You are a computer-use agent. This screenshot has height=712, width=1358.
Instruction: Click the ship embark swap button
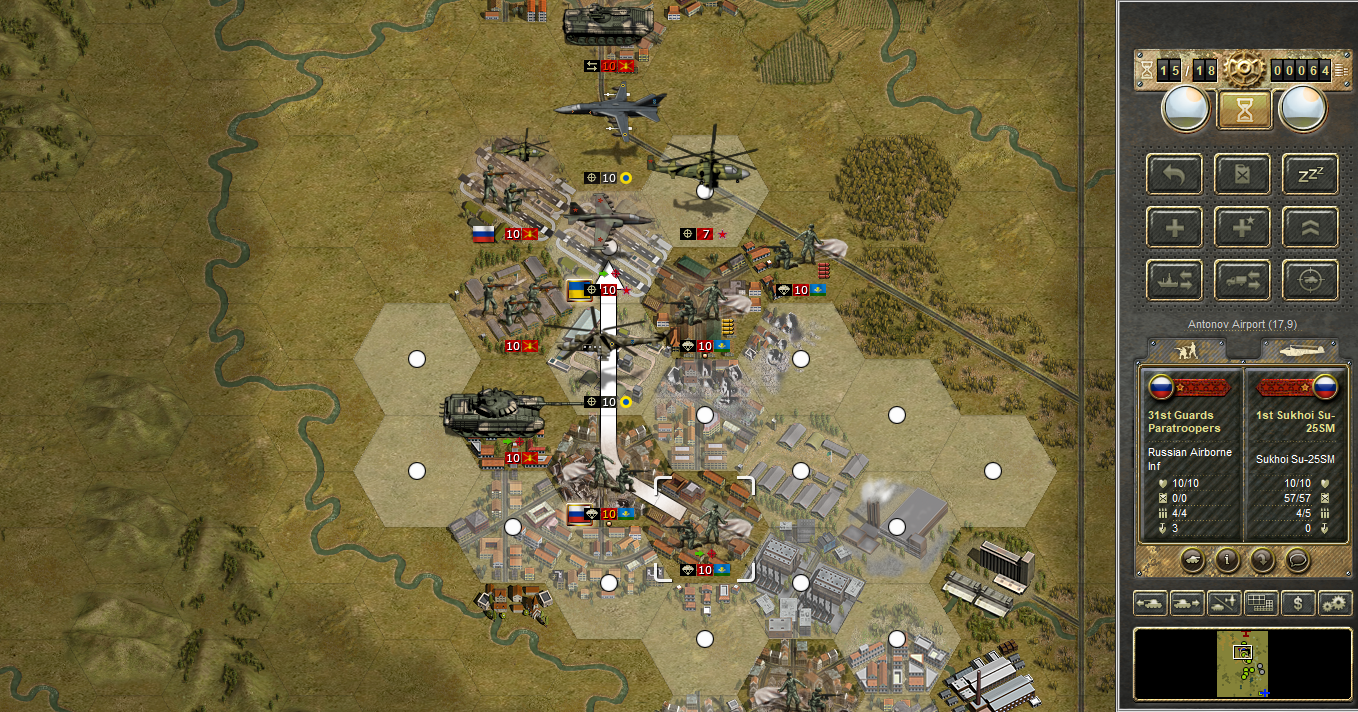tap(1175, 280)
